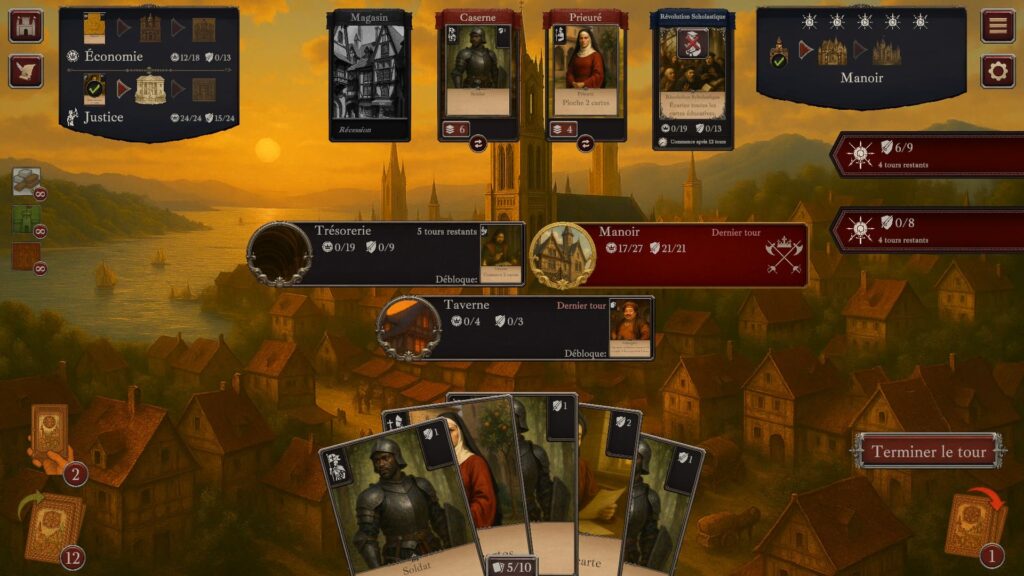The height and width of the screenshot is (576, 1024).
Task: Select the Prieuré shop card
Action: tap(585, 70)
